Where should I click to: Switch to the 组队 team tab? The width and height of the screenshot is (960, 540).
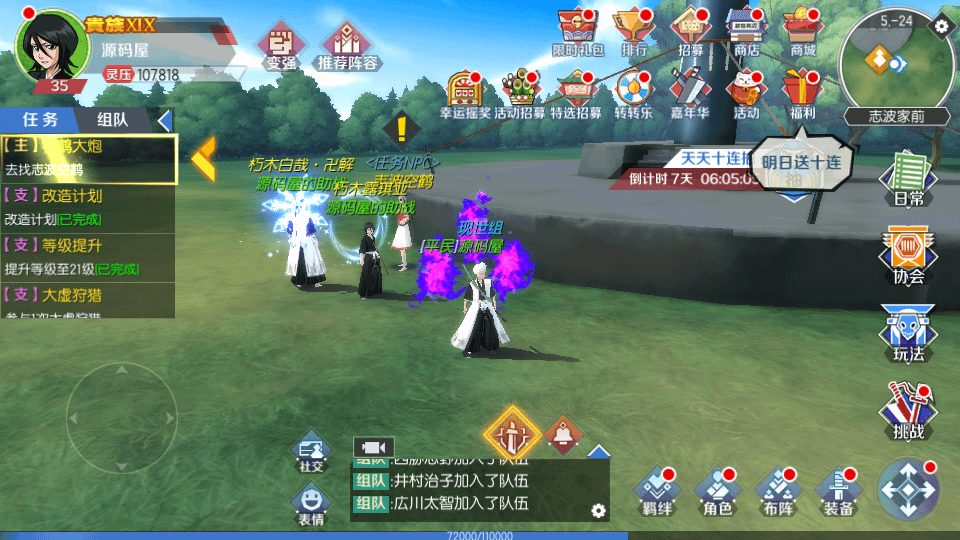pyautogui.click(x=112, y=119)
